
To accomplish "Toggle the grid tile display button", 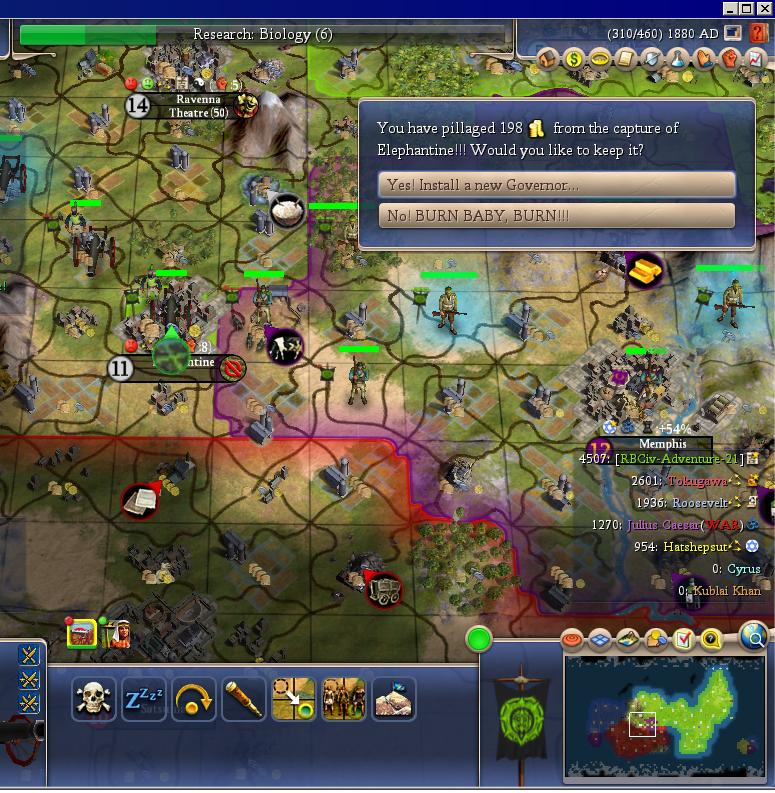I will (600, 639).
